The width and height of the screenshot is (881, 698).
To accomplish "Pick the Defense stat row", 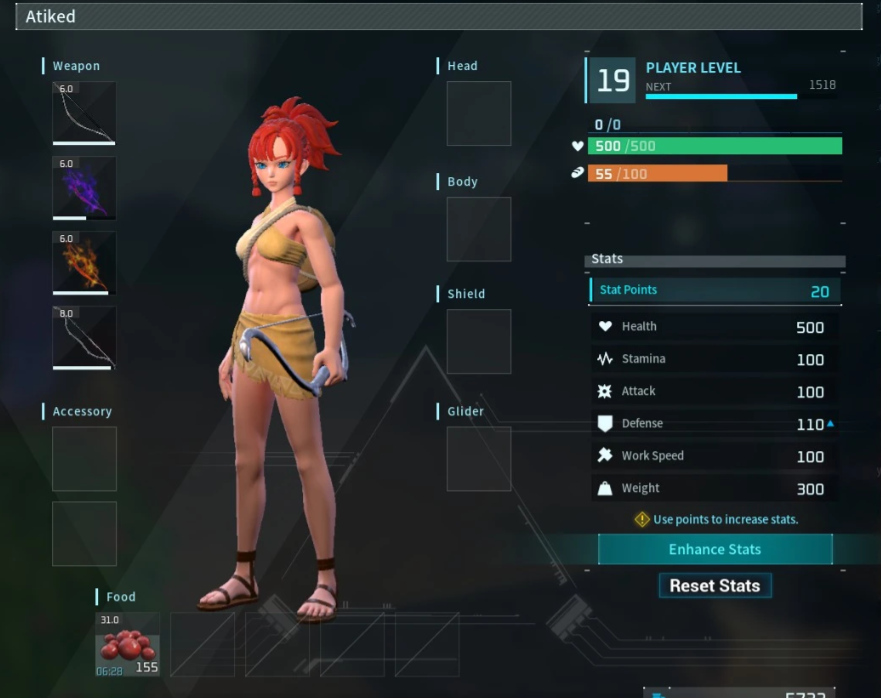I will coord(715,424).
